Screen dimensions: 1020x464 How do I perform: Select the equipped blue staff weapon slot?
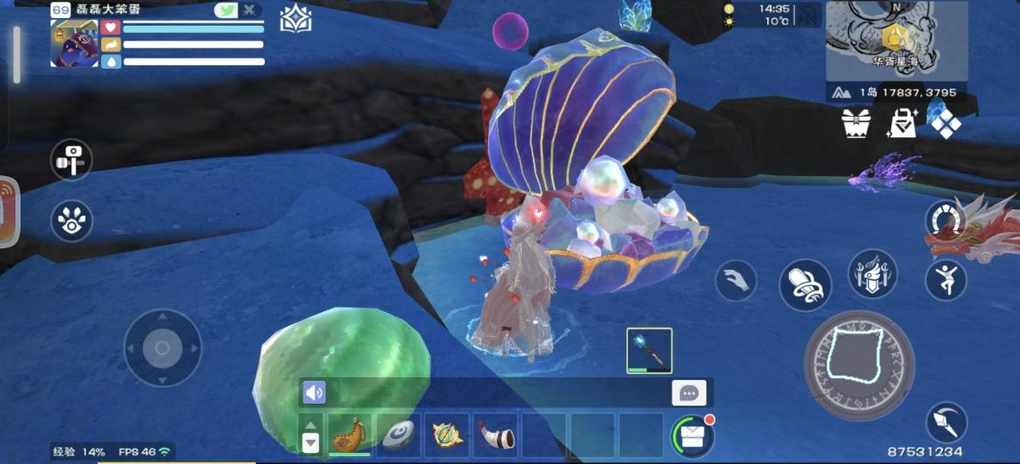click(x=649, y=350)
